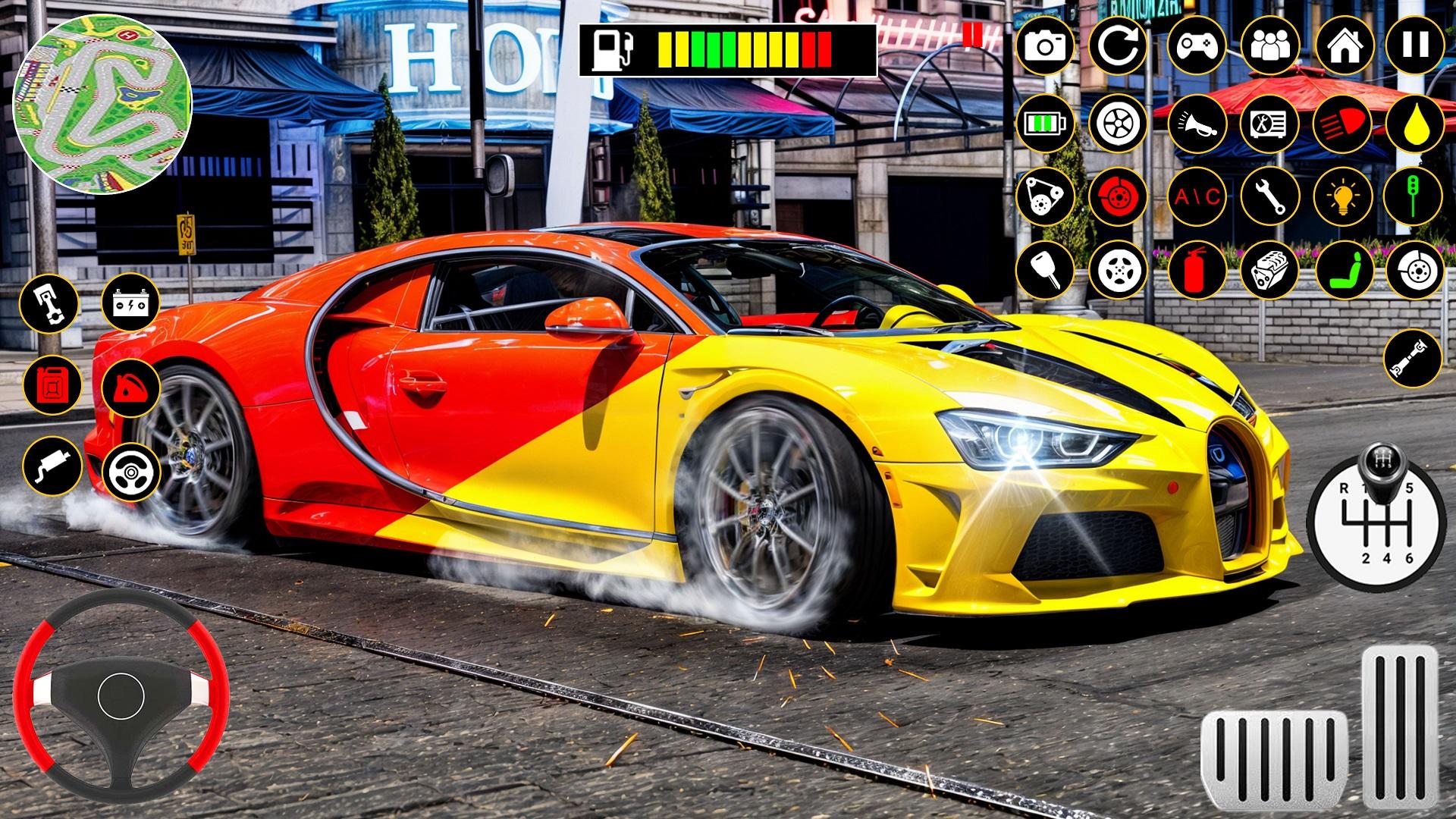Tap the fuel gauge bar at top
Viewport: 1456px width, 819px height.
pos(728,47)
